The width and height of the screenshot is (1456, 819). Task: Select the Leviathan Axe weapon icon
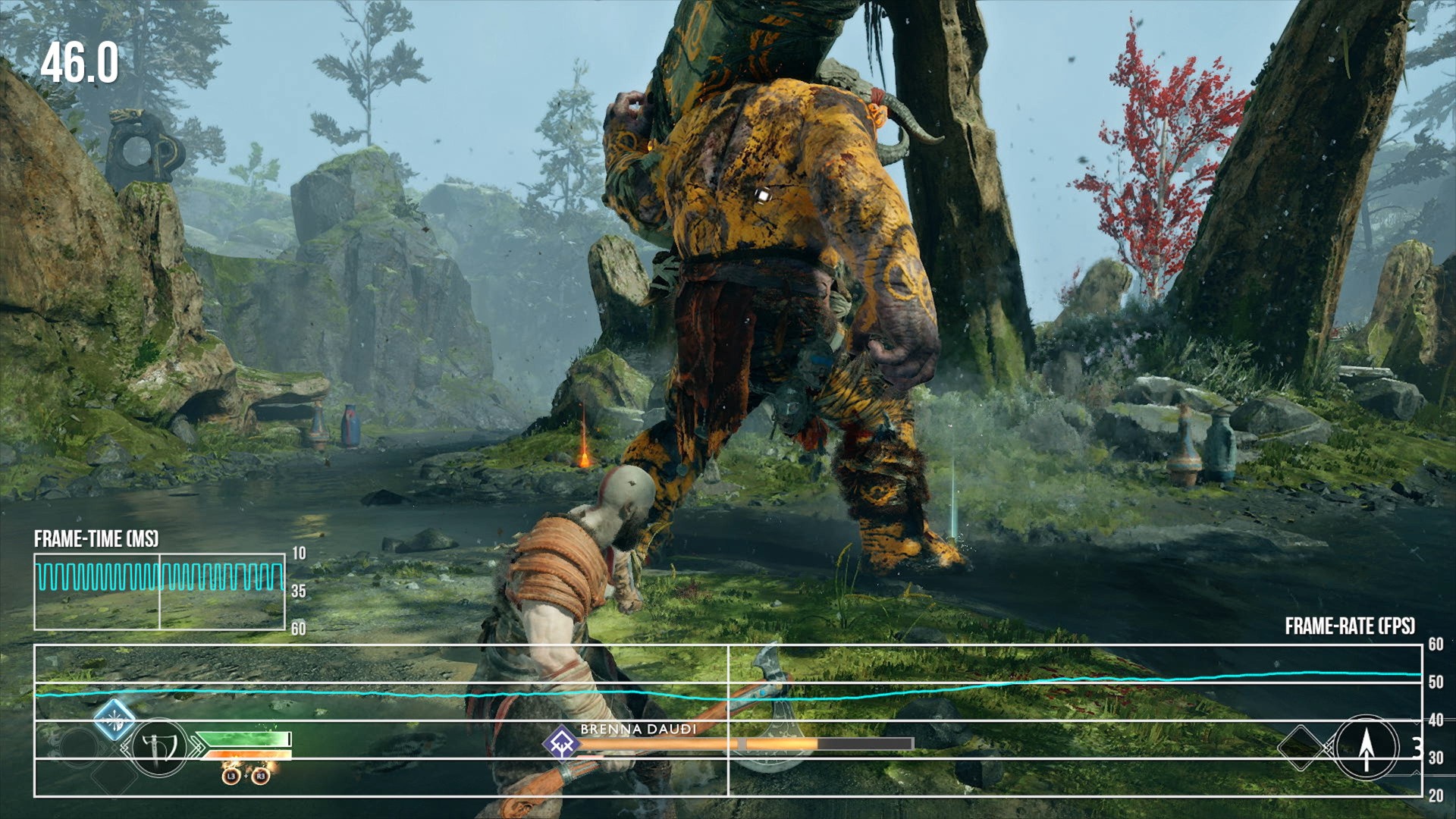pos(159,748)
